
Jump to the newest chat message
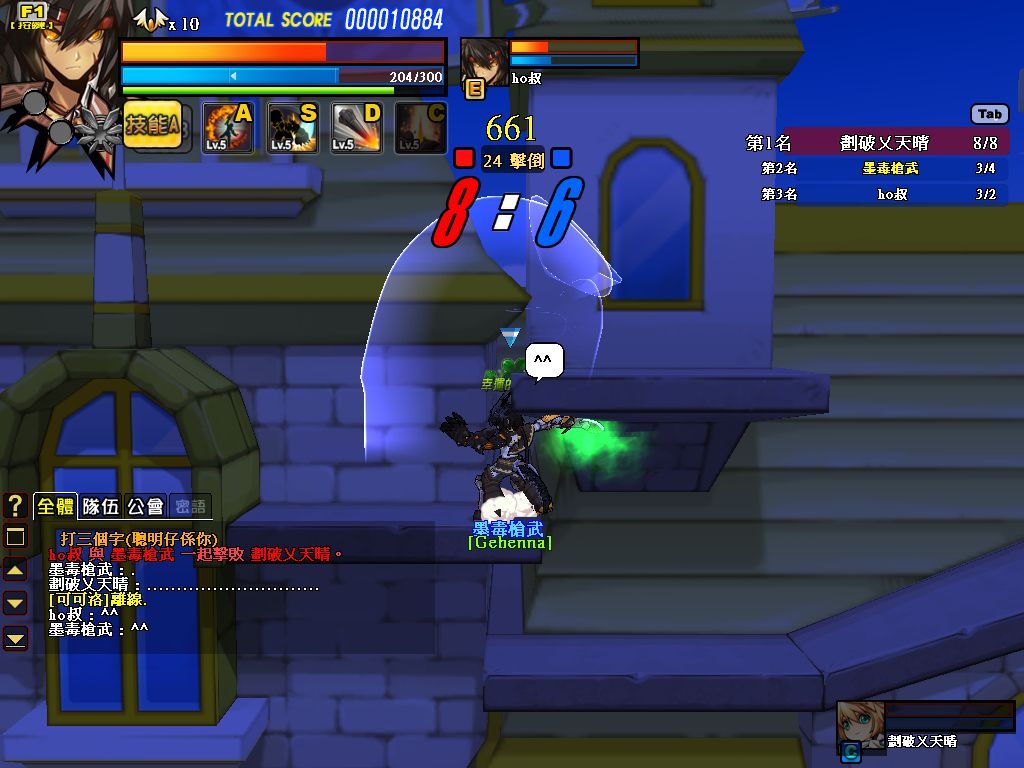[x=15, y=637]
